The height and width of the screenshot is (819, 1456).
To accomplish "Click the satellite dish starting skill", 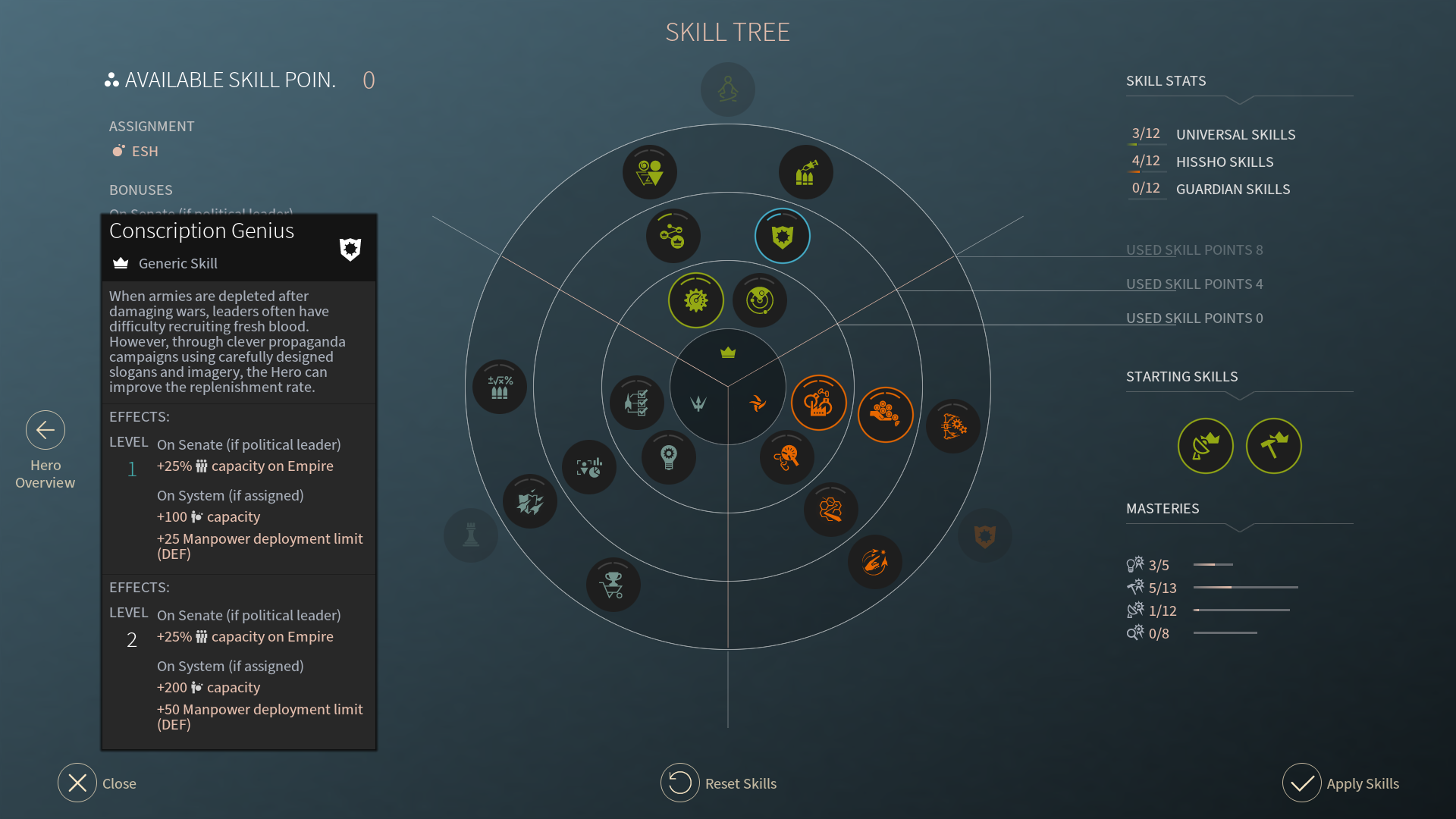I will coord(1206,446).
